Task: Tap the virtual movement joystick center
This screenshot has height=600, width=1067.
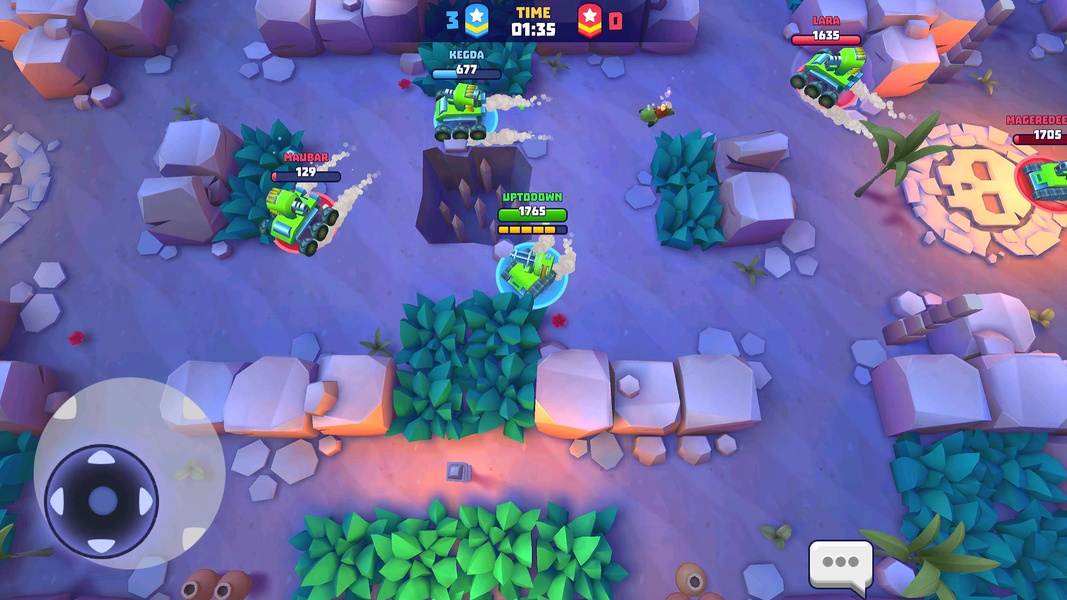Action: click(101, 501)
